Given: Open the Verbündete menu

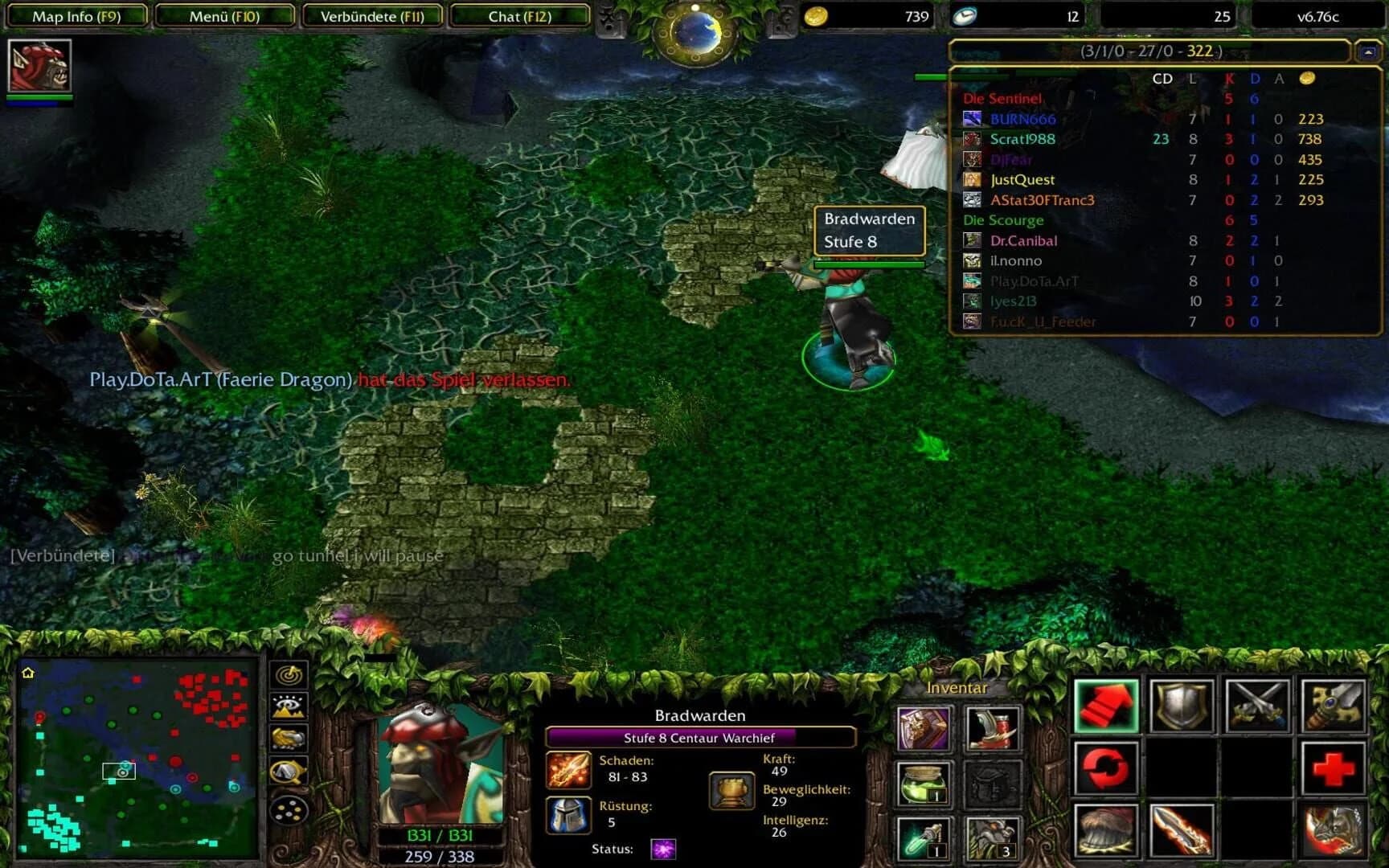Looking at the screenshot, I should click(371, 15).
